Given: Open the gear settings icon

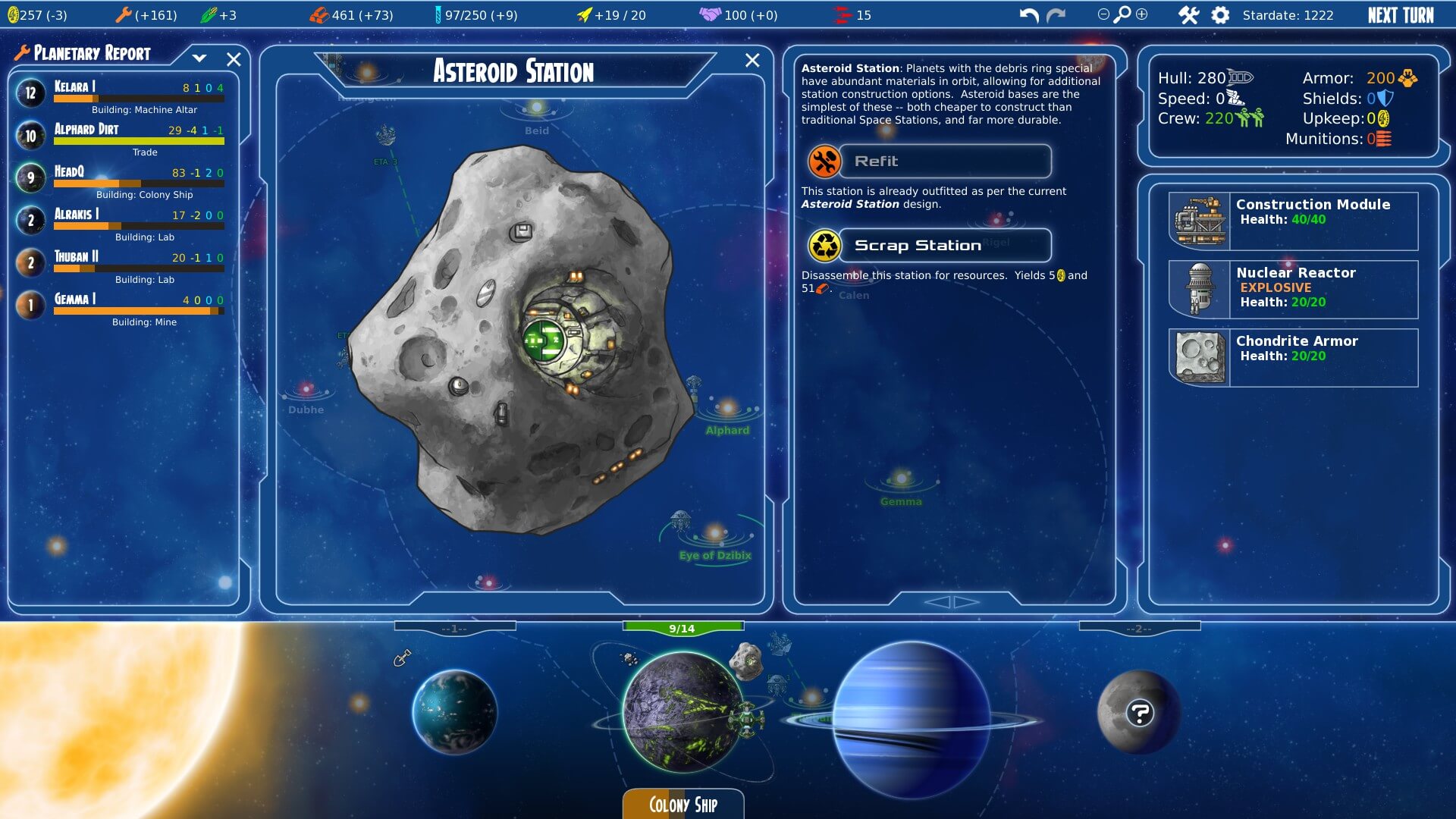Looking at the screenshot, I should point(1220,15).
